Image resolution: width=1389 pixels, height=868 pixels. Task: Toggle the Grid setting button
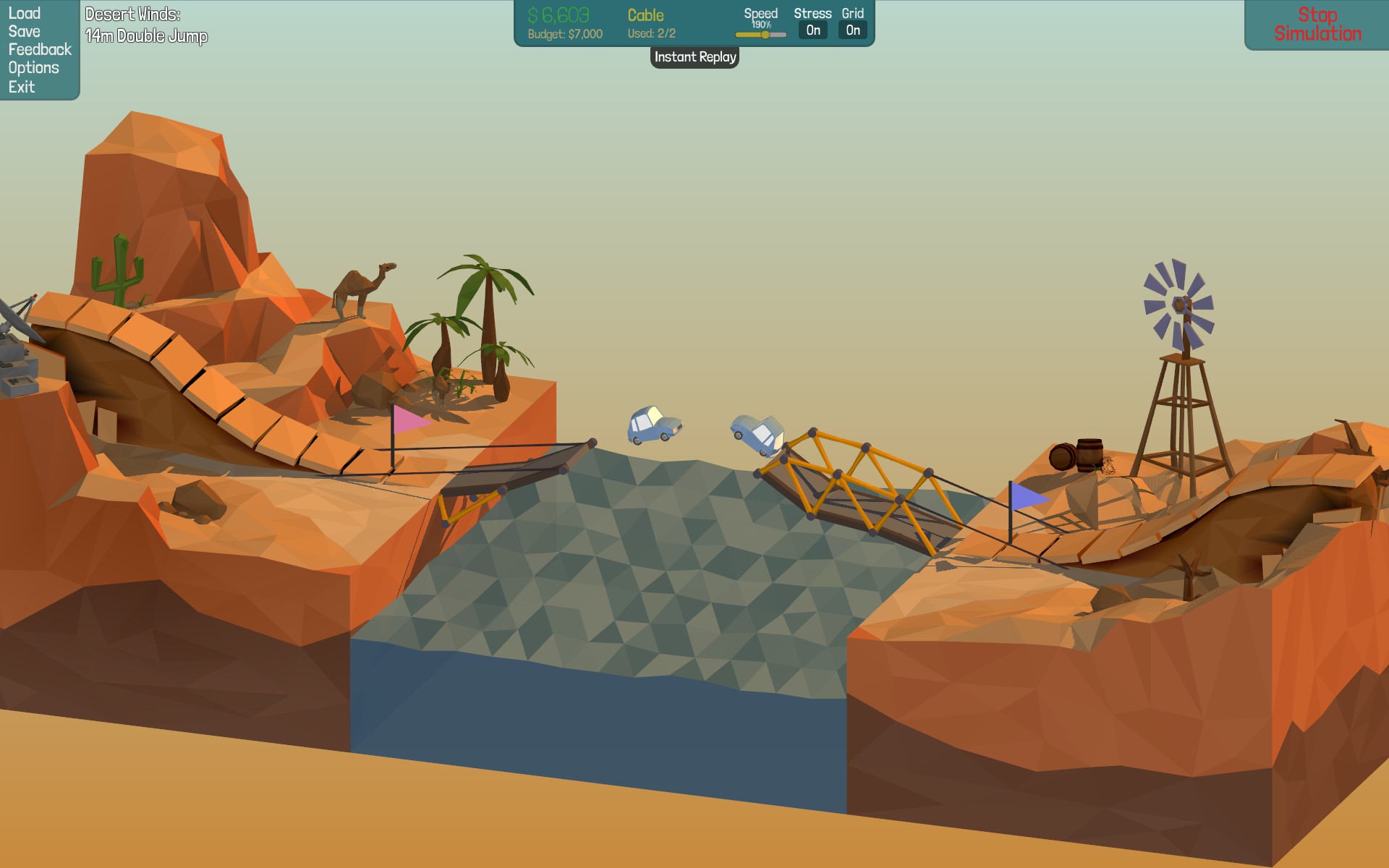pos(852,30)
